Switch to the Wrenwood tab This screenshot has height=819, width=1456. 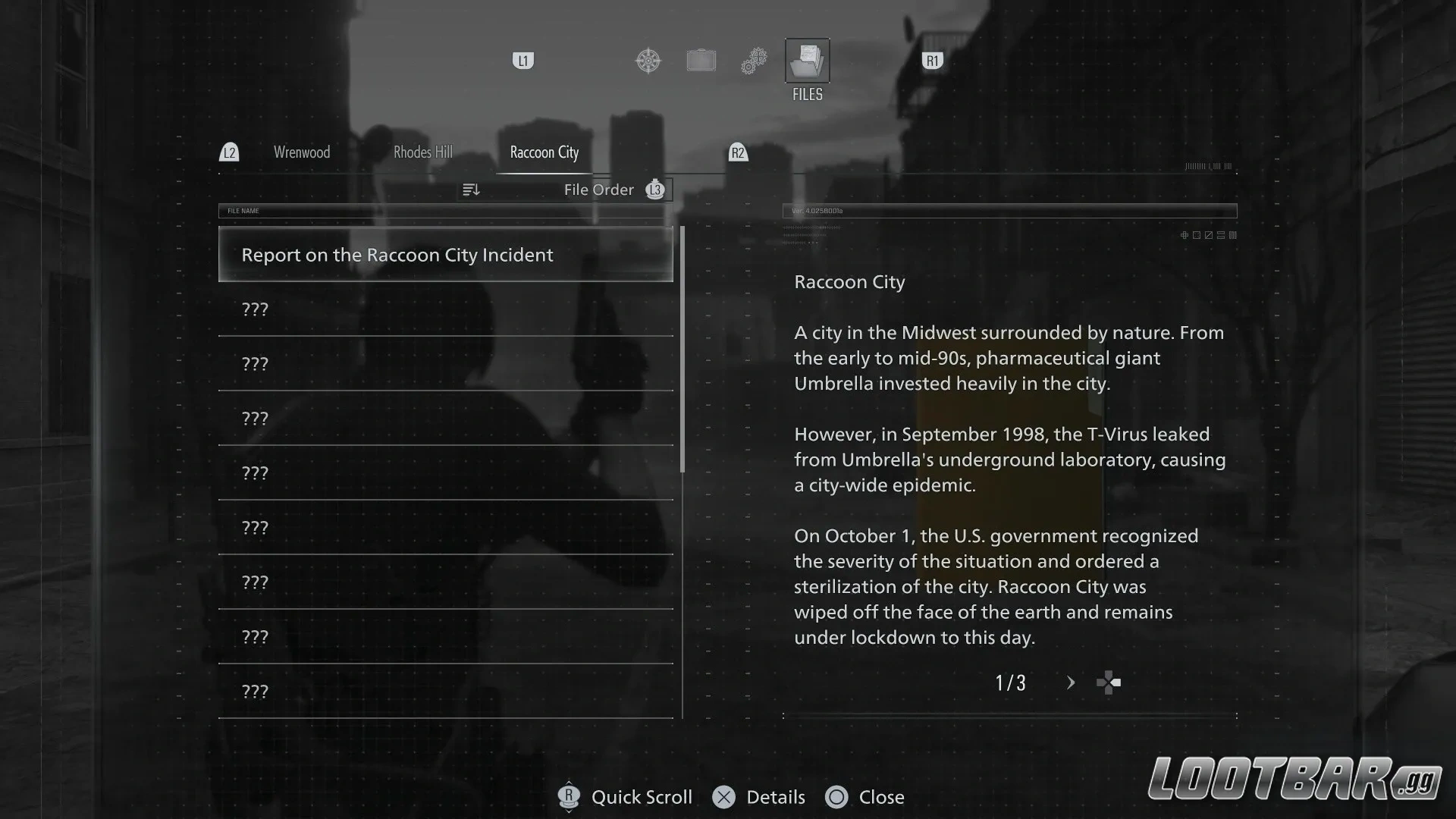(x=301, y=152)
